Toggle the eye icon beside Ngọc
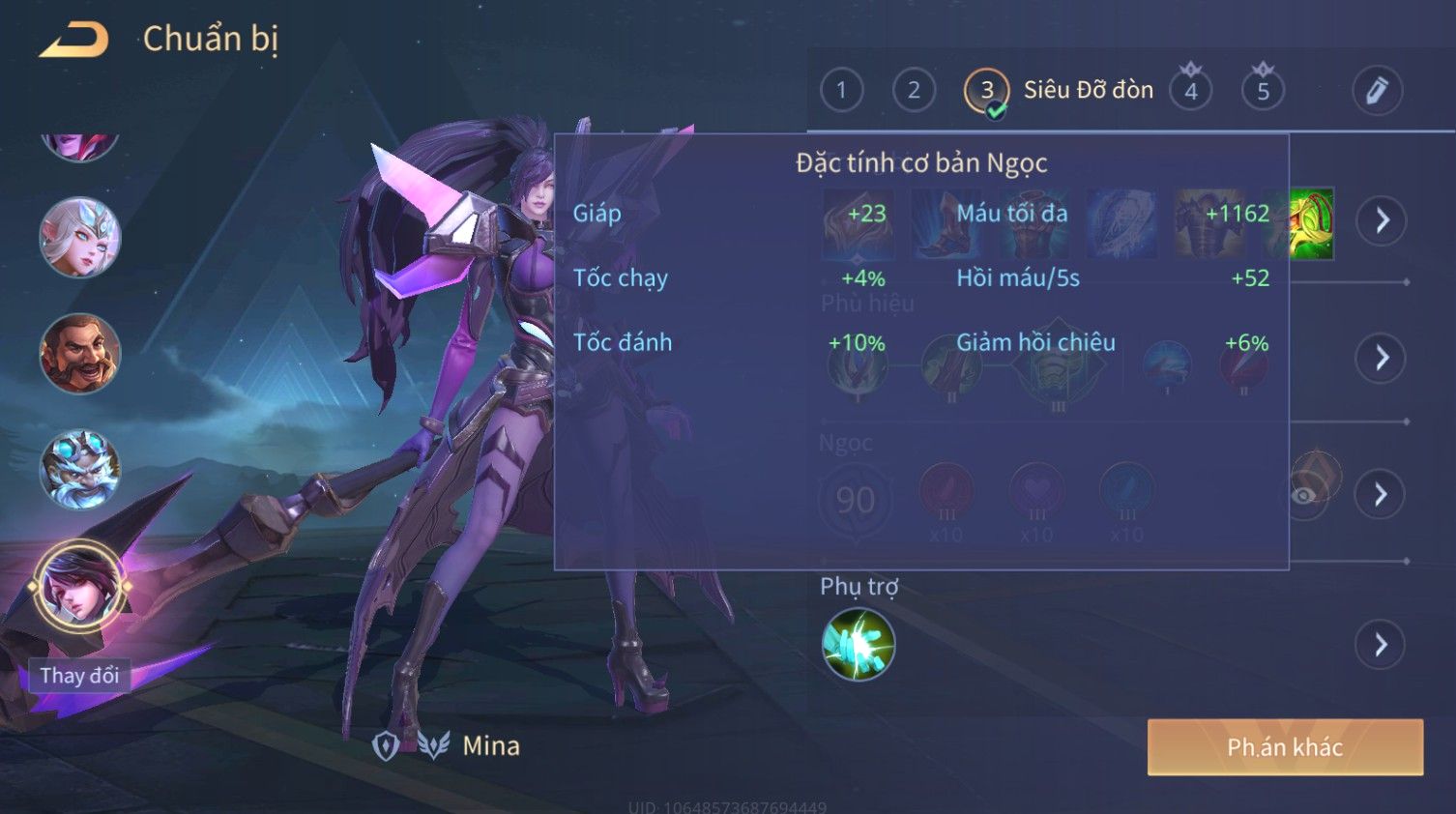Viewport: 1456px width, 814px height. pos(1304,496)
